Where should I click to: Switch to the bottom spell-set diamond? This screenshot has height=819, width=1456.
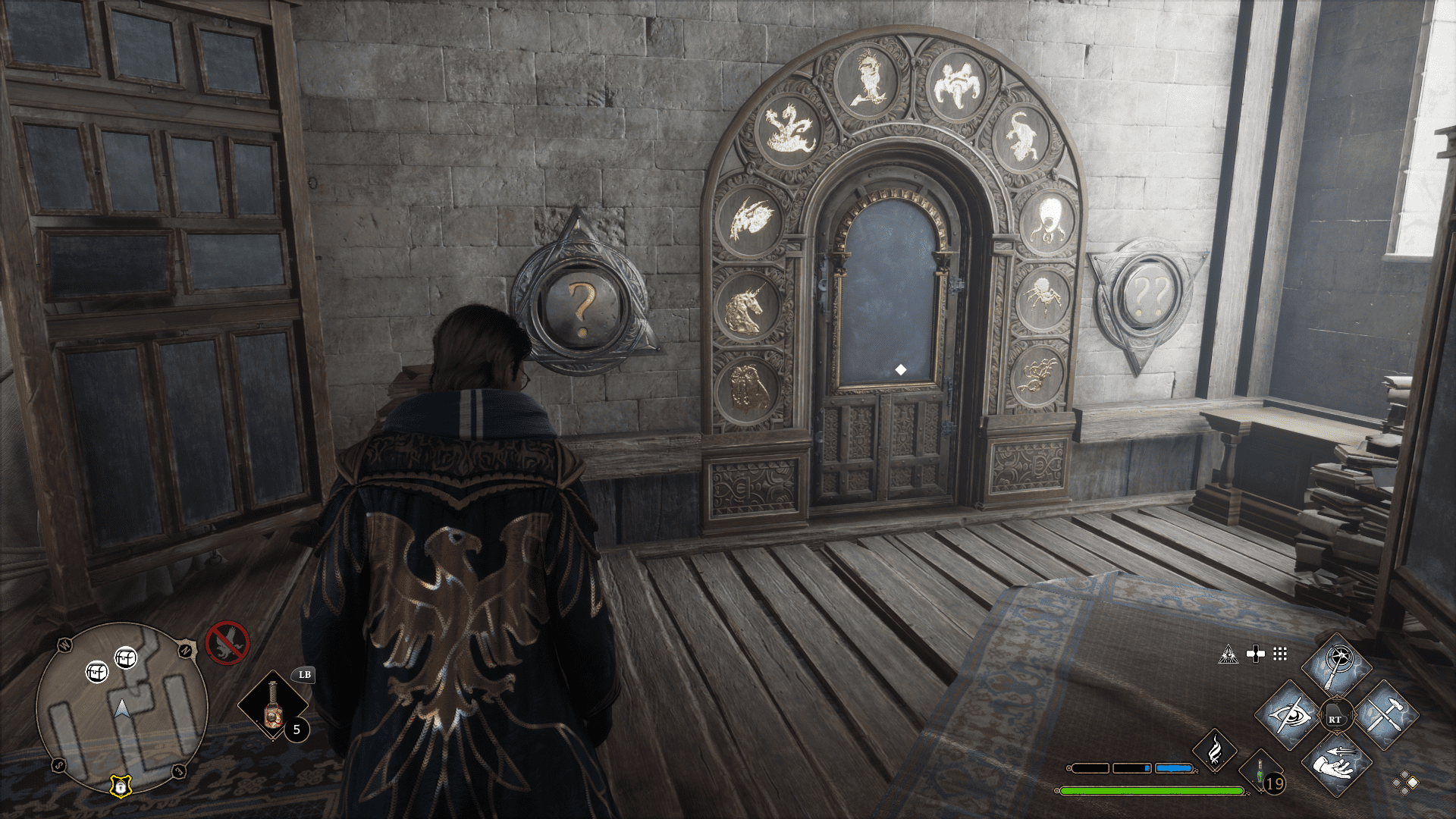click(x=1404, y=792)
